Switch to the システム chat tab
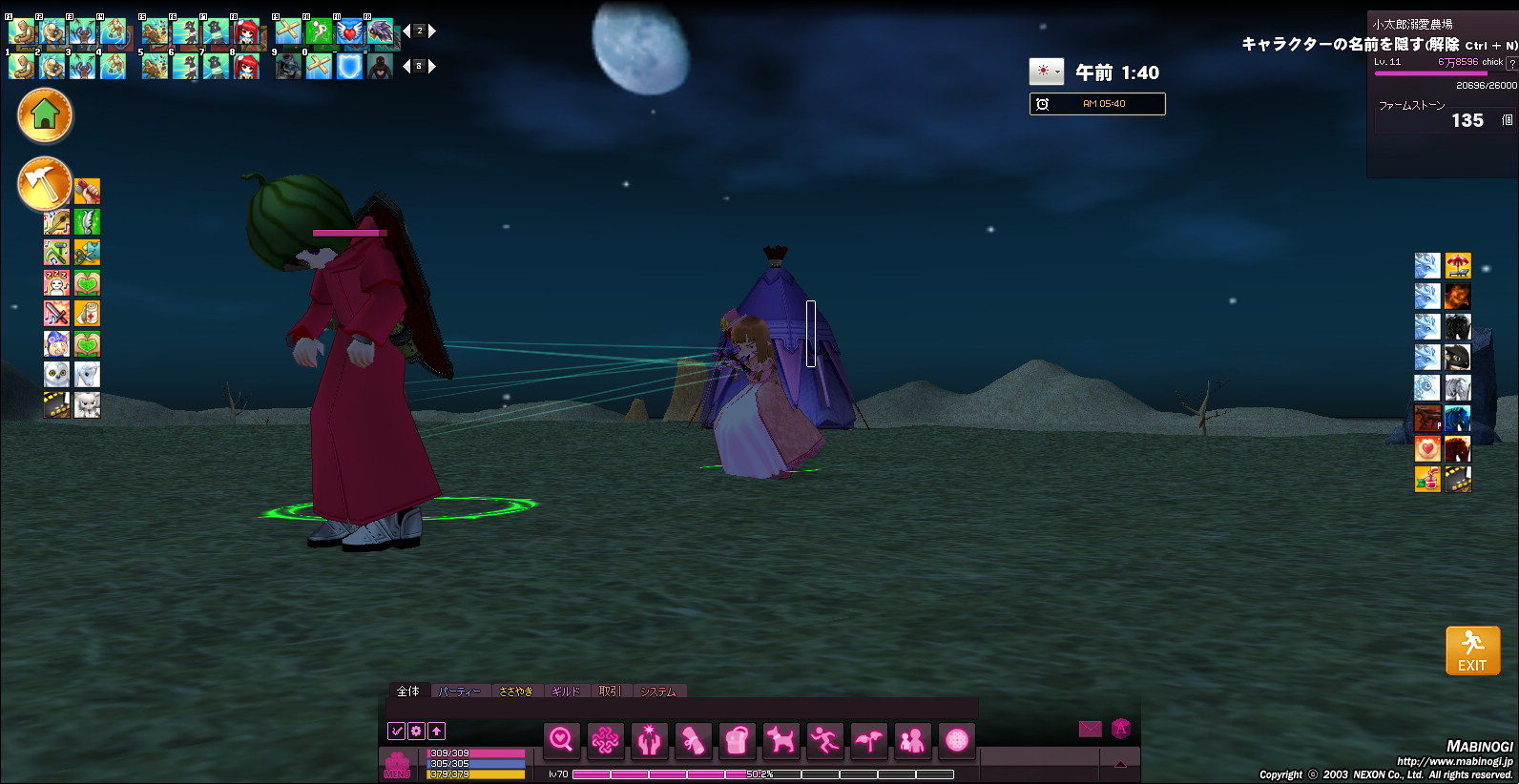The height and width of the screenshot is (784, 1519). pos(657,691)
